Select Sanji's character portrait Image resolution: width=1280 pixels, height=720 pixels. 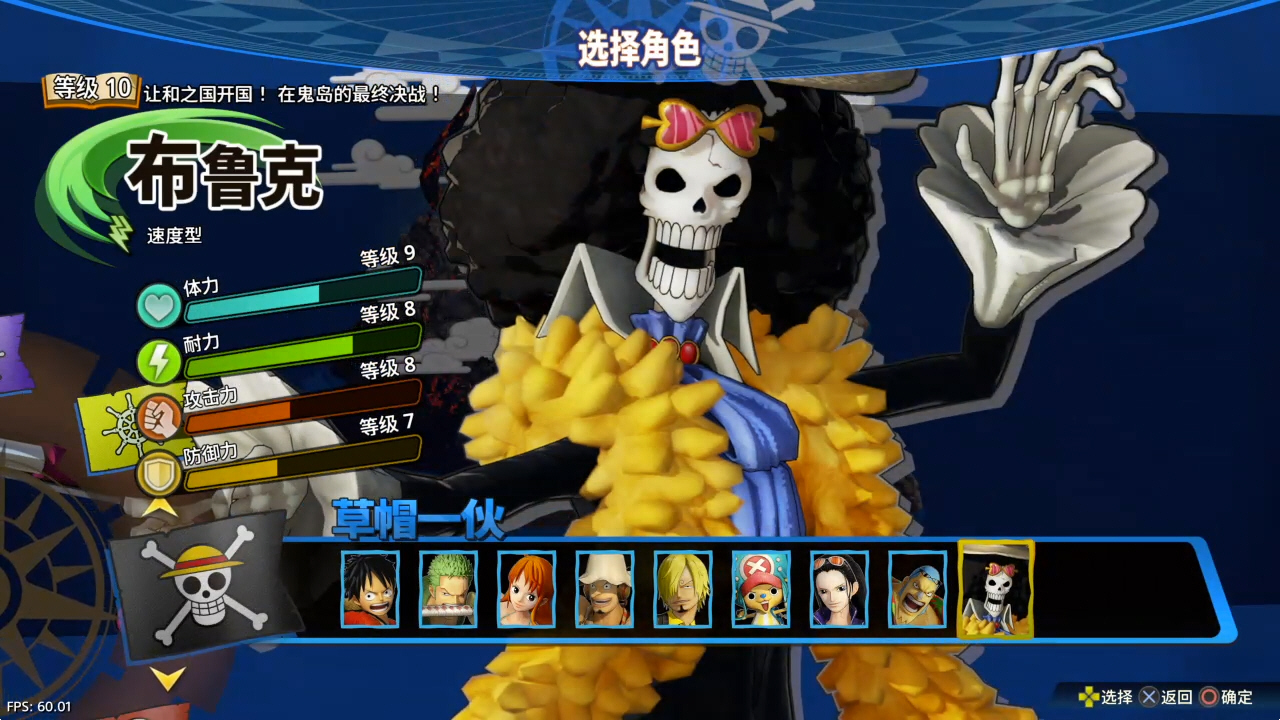tap(683, 590)
